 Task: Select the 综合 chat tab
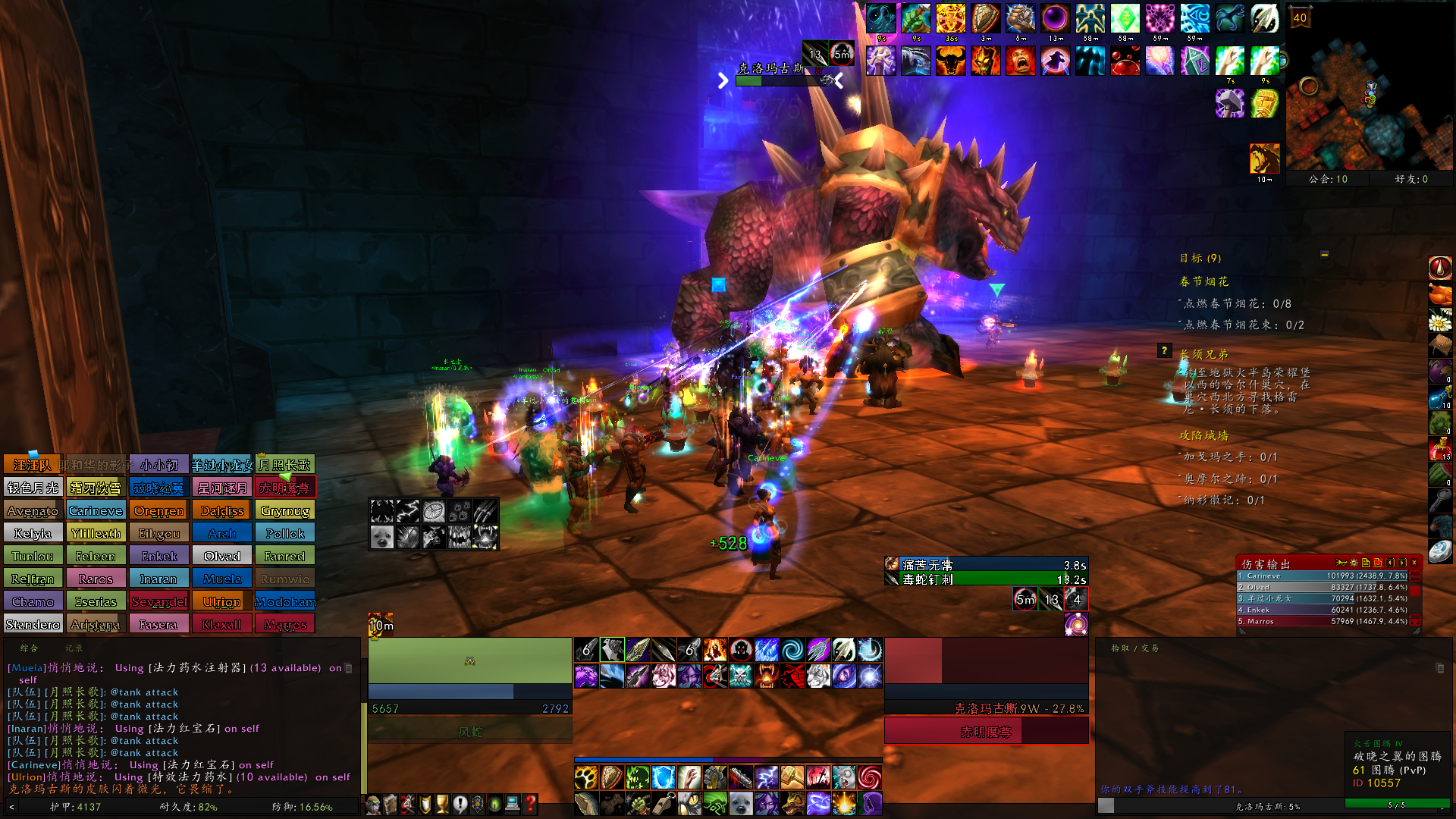[x=30, y=648]
